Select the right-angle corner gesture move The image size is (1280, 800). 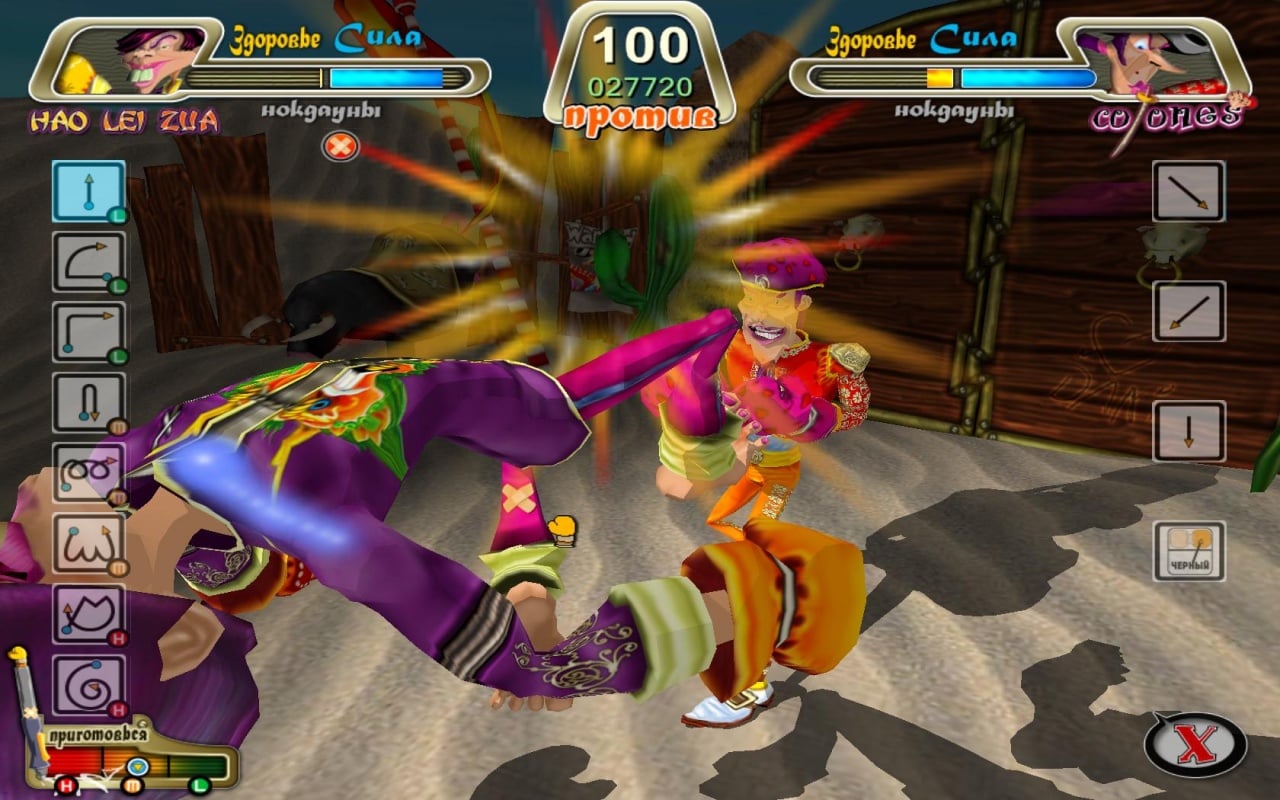(x=89, y=332)
